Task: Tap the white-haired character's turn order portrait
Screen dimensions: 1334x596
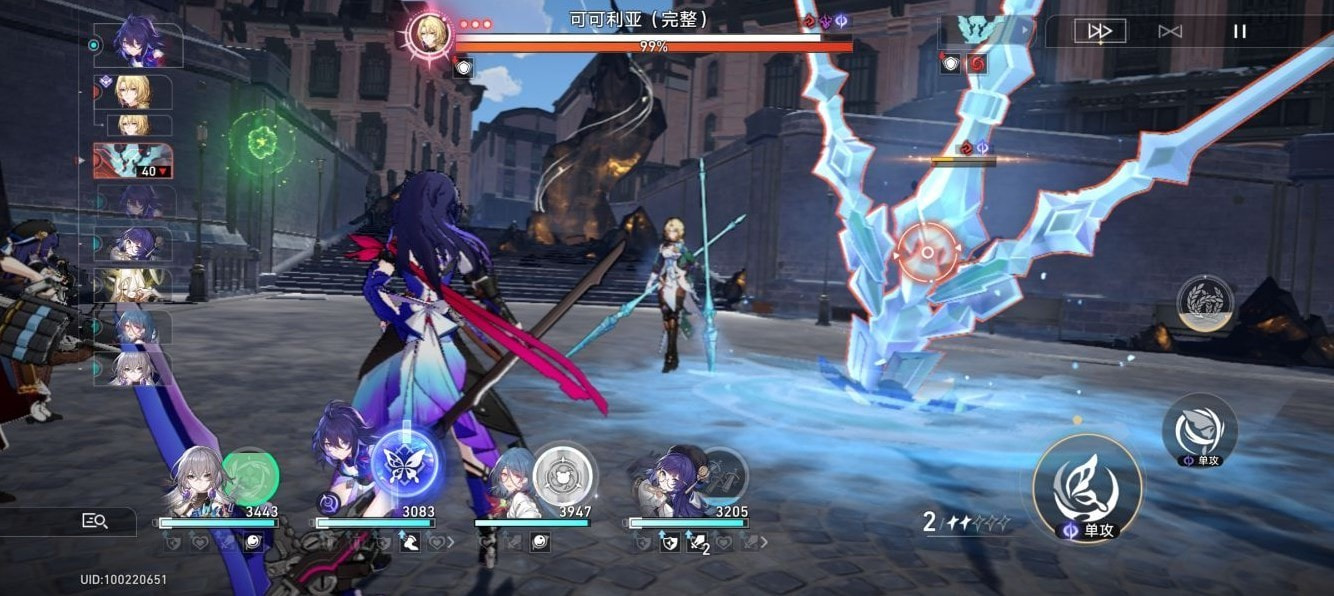Action: (133, 366)
